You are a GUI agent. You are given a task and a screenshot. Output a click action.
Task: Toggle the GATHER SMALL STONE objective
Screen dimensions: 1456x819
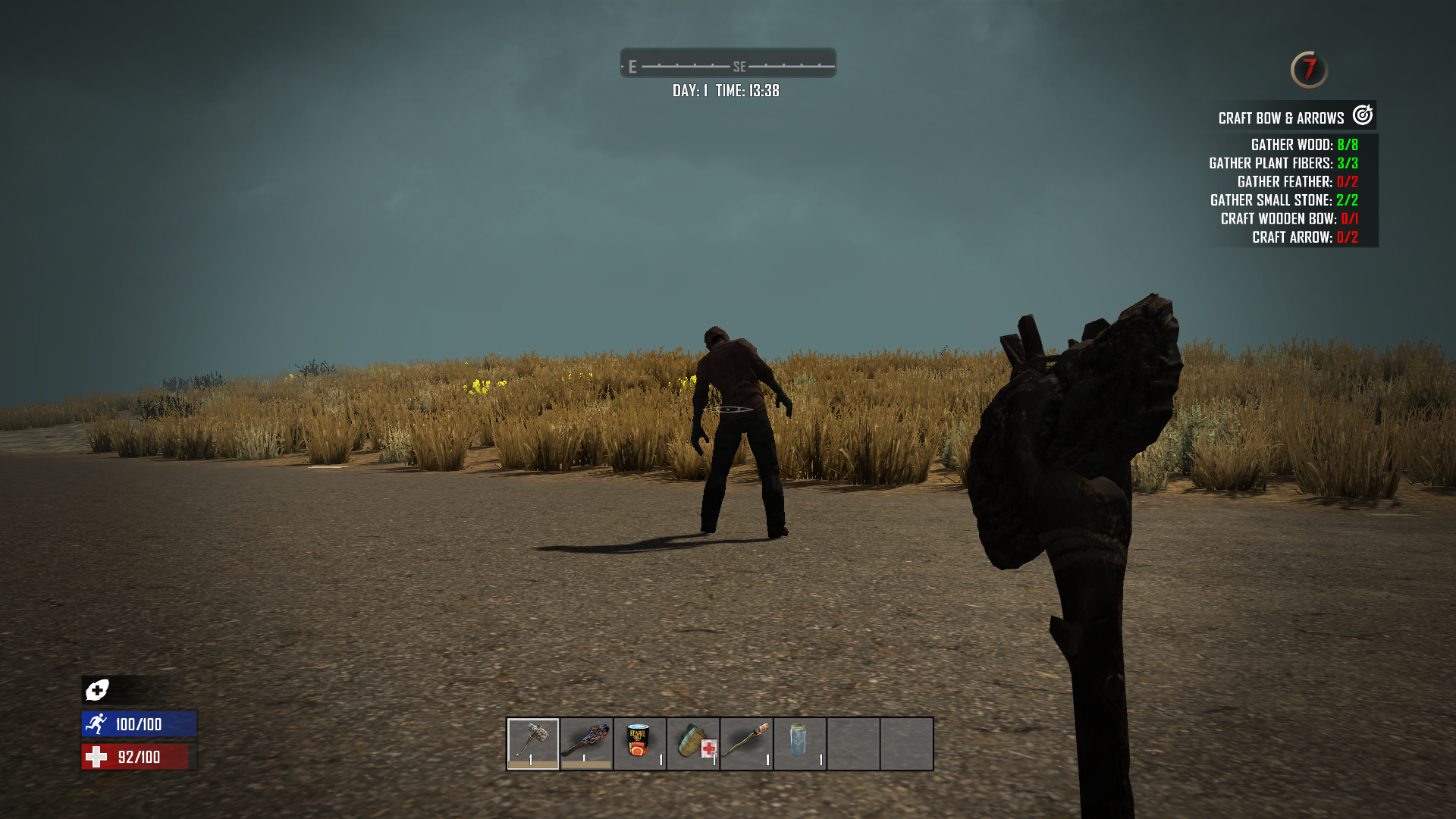pyautogui.click(x=1284, y=200)
